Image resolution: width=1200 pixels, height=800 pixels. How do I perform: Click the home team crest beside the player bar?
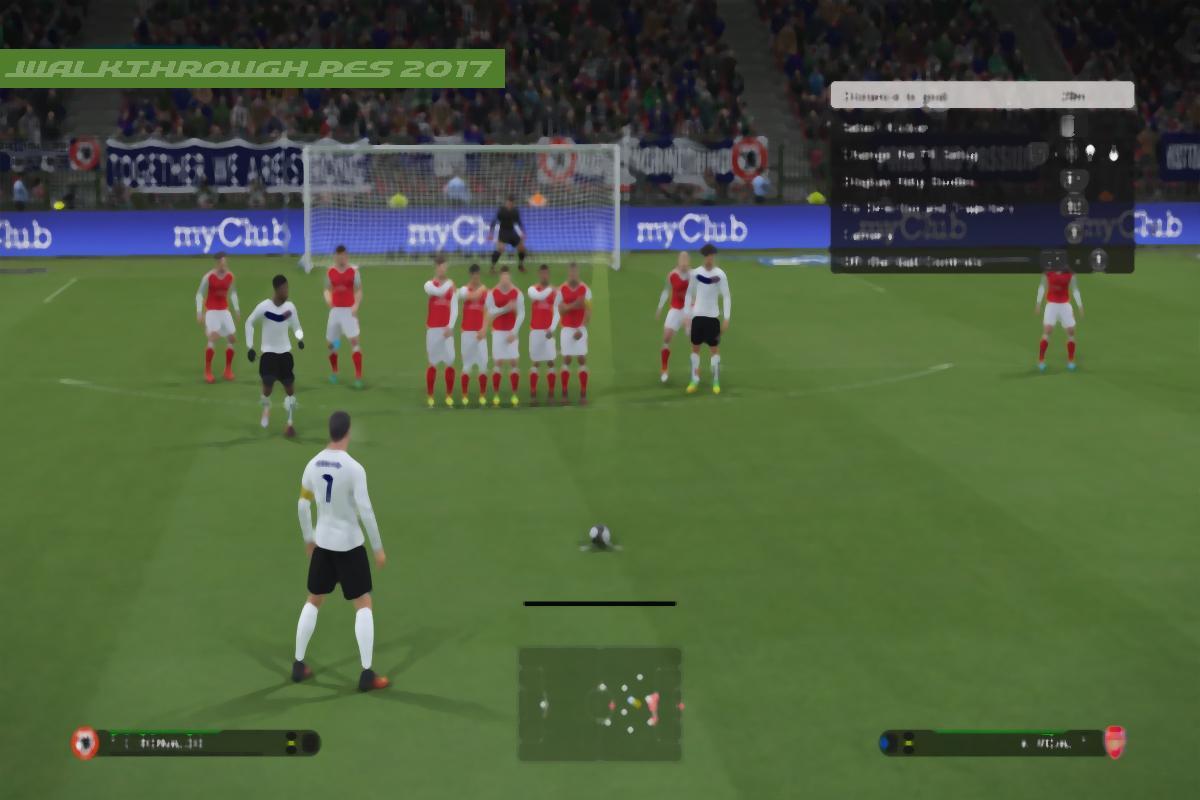point(85,742)
